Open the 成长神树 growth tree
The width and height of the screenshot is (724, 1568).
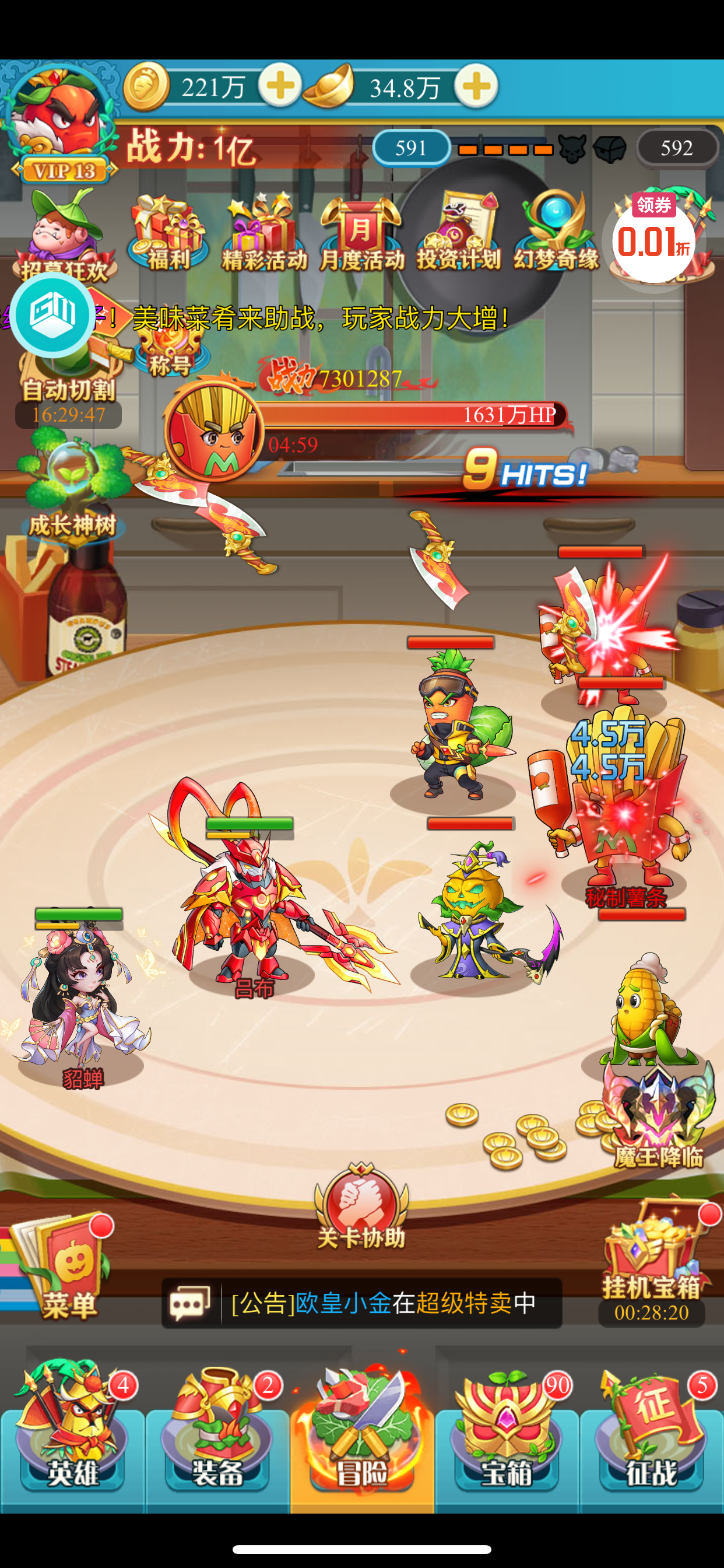72,487
